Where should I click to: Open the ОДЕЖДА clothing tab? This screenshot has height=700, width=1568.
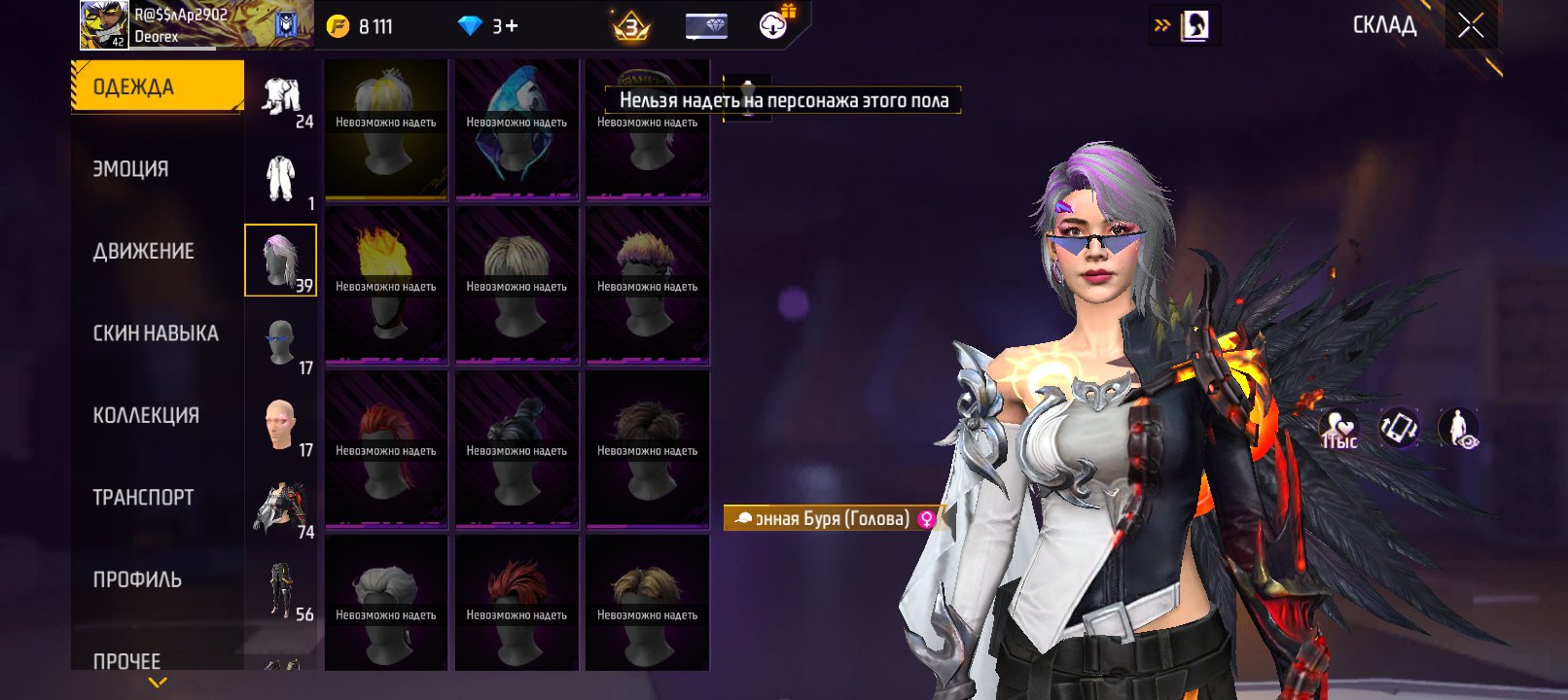click(x=157, y=87)
